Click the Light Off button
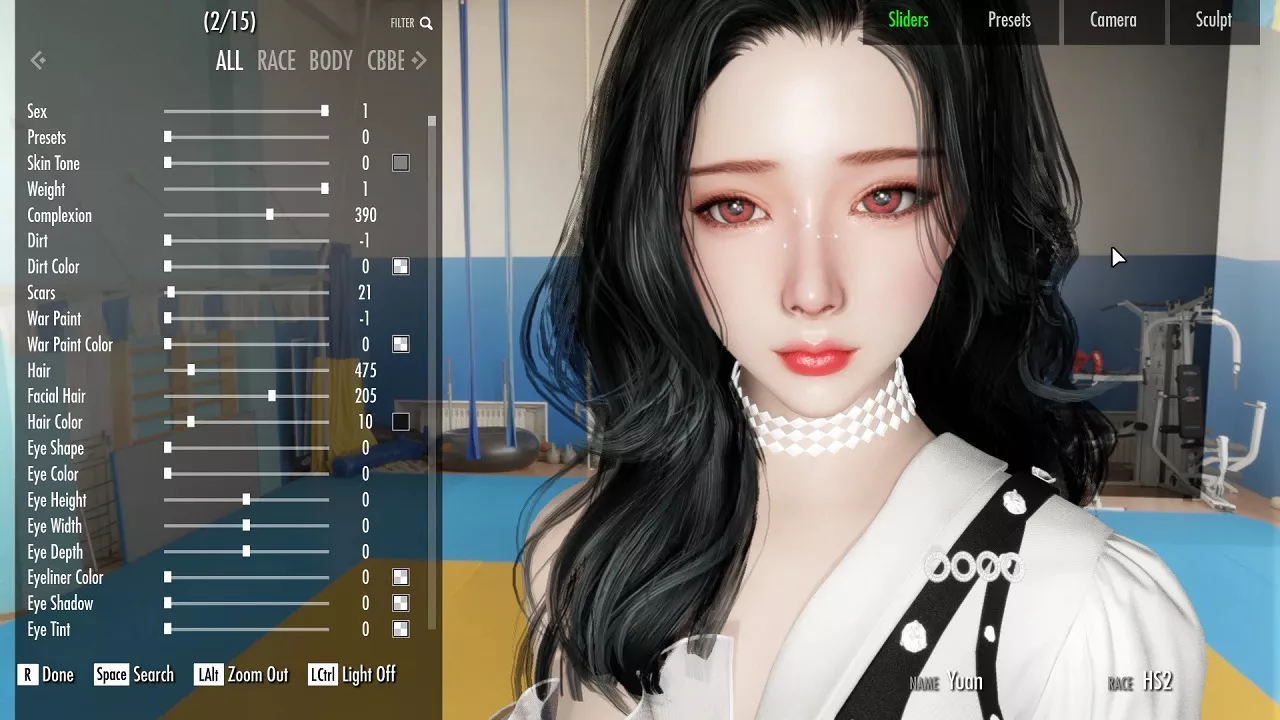1280x720 pixels. (352, 675)
